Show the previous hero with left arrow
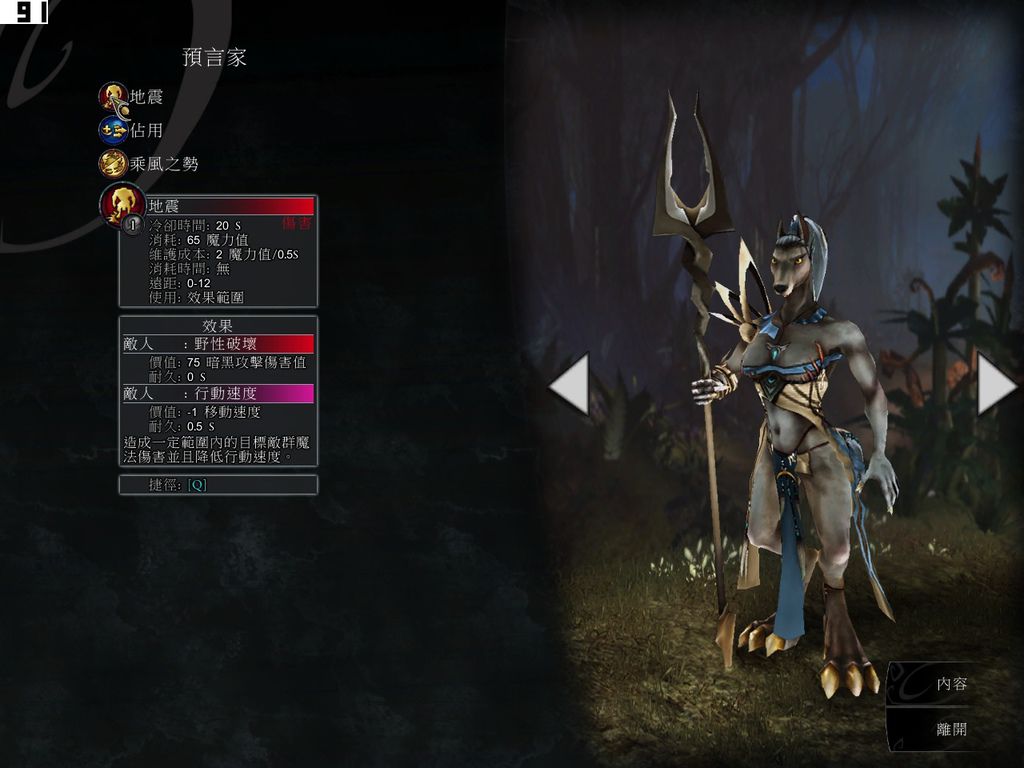 (570, 383)
